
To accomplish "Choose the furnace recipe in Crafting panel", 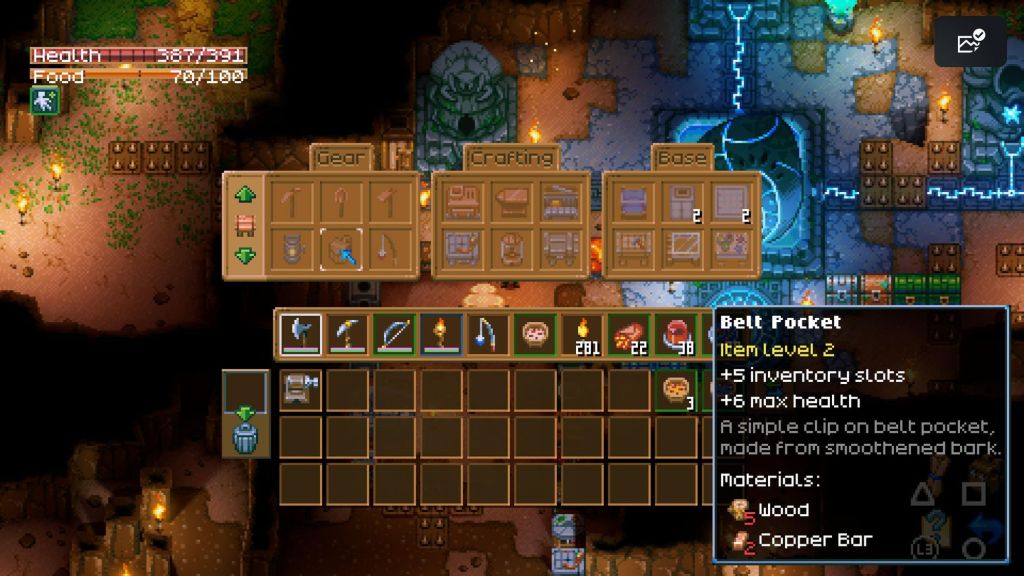I will tap(558, 201).
